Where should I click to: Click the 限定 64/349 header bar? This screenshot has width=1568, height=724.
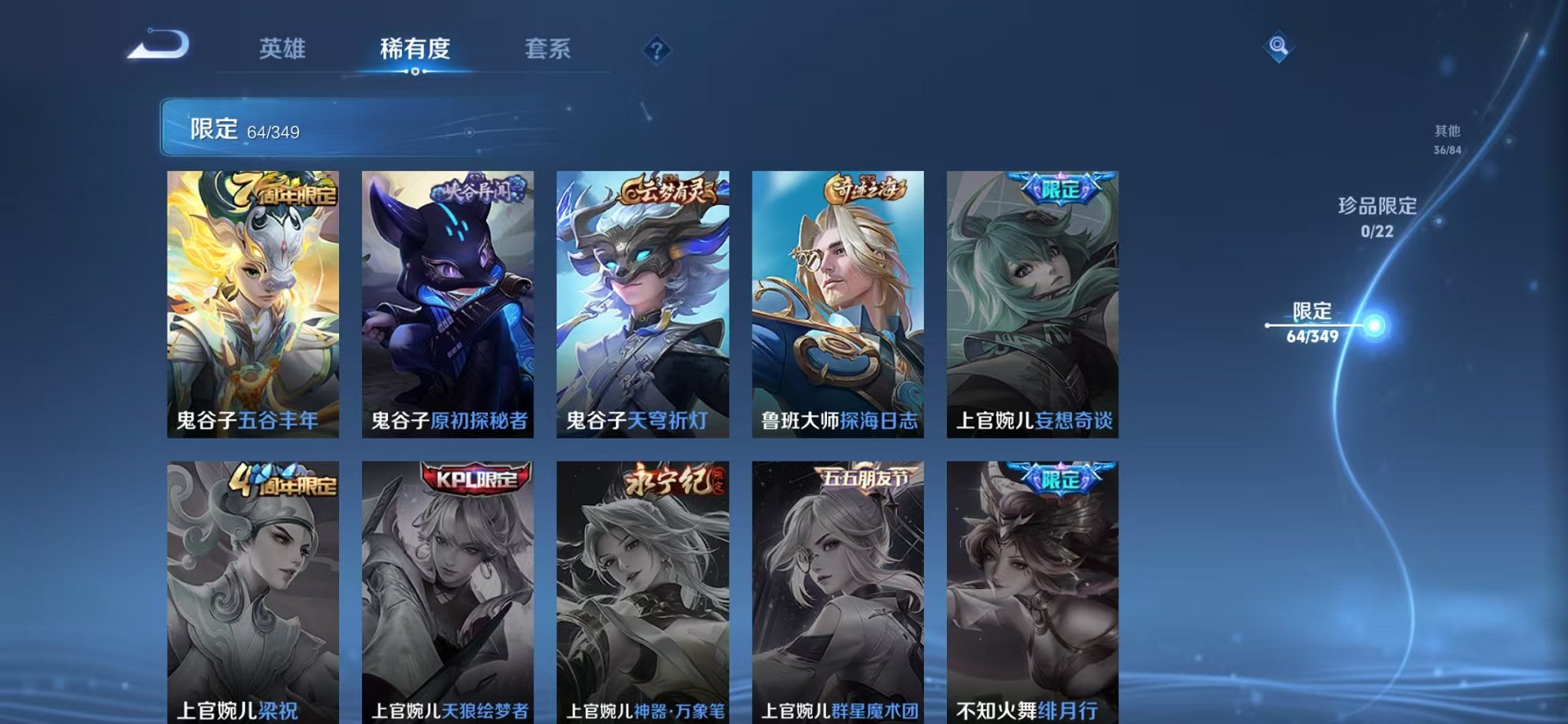(x=355, y=125)
